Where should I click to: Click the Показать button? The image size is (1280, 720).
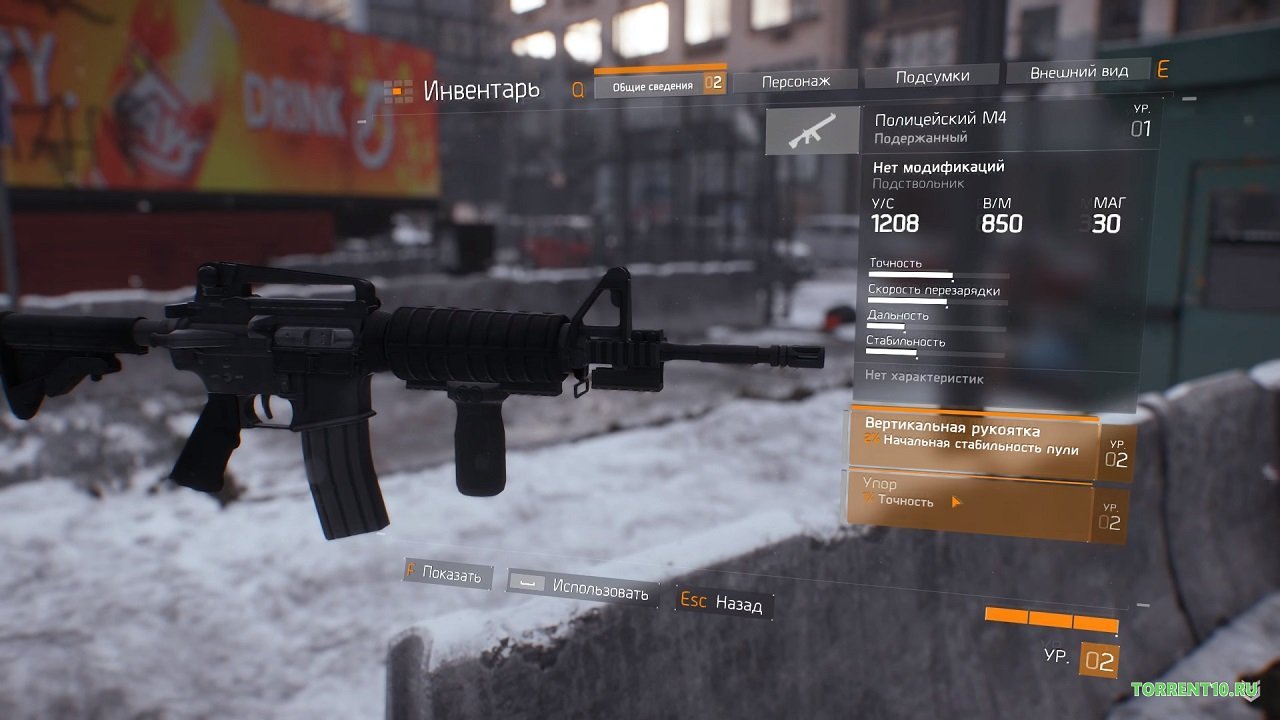tap(448, 574)
